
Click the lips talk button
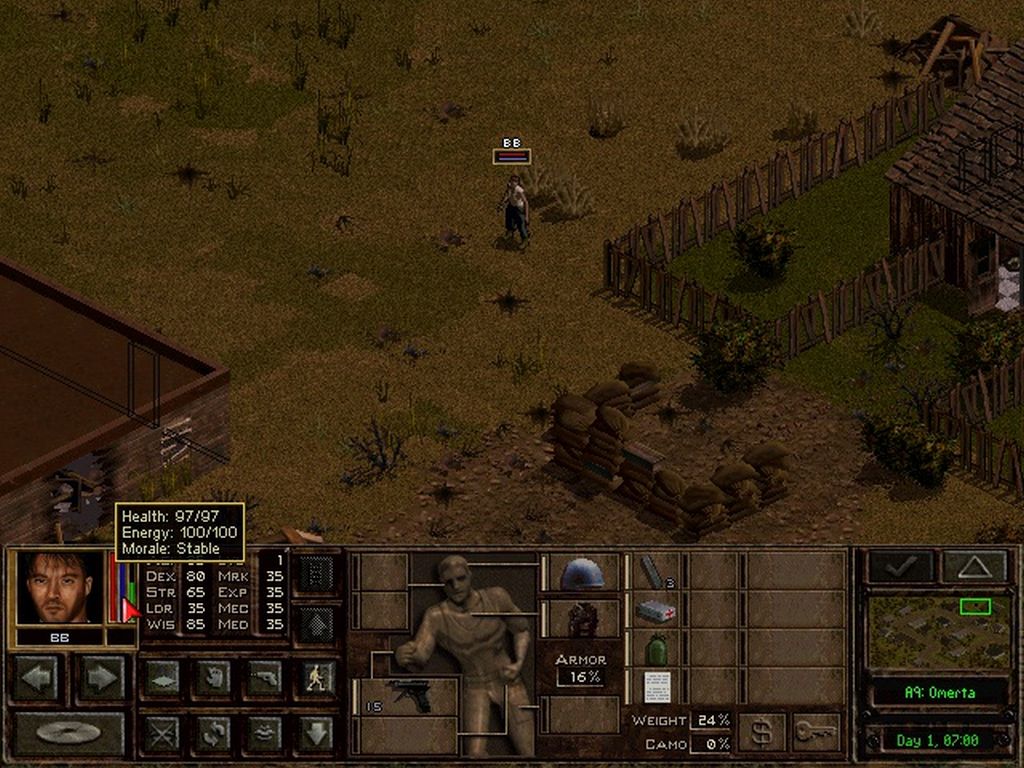point(265,733)
